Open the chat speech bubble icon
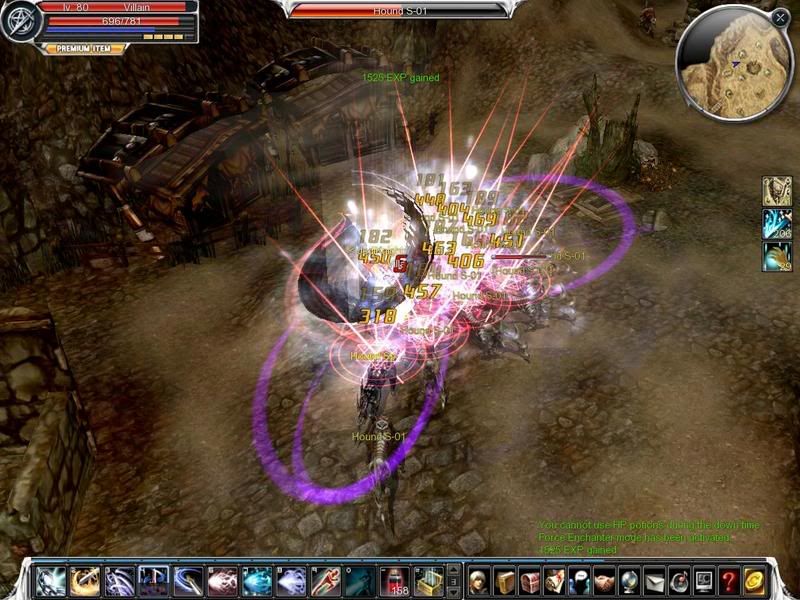 pos(580,580)
